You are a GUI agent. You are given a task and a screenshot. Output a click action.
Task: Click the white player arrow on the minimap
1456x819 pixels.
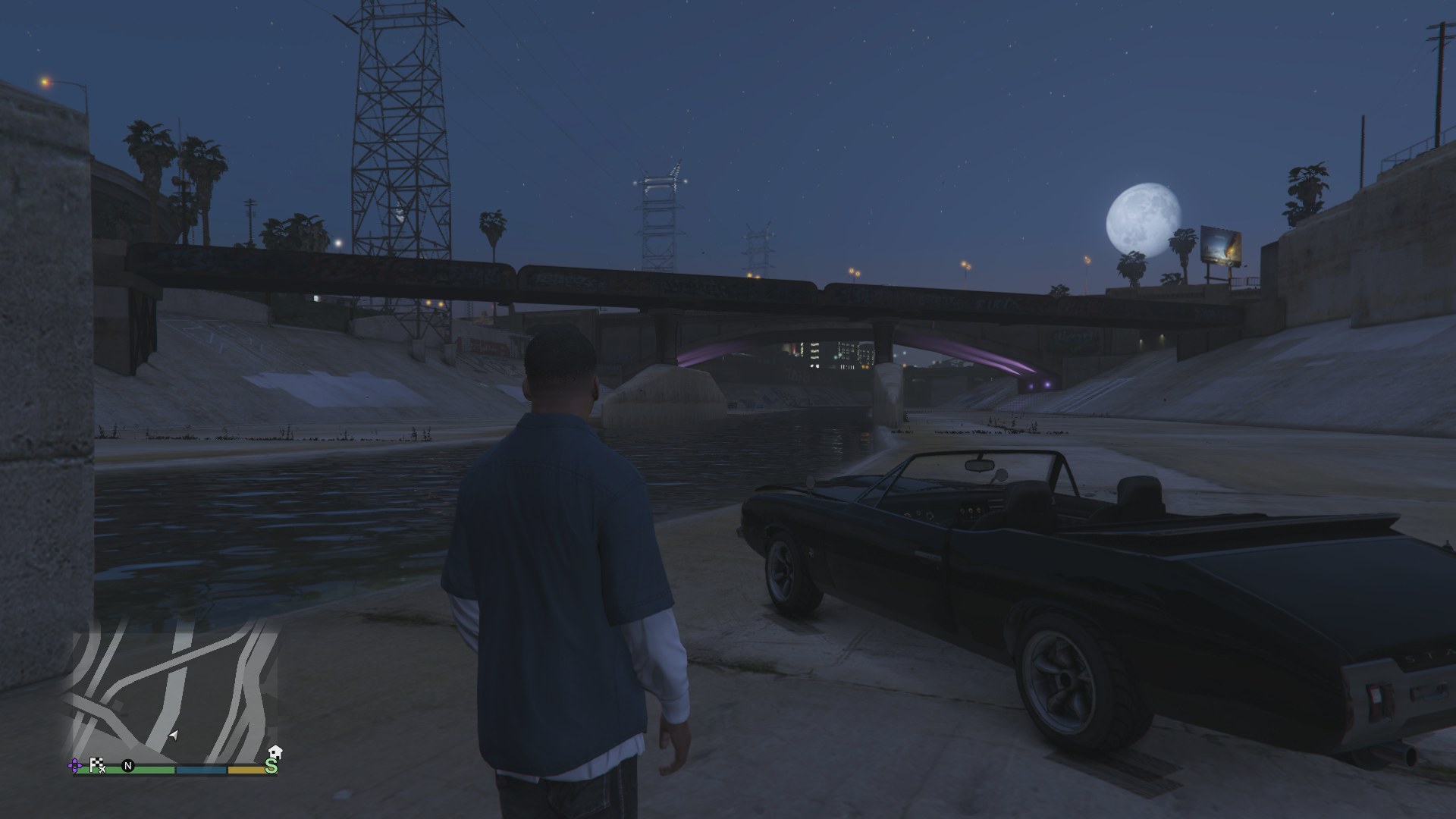pos(174,735)
